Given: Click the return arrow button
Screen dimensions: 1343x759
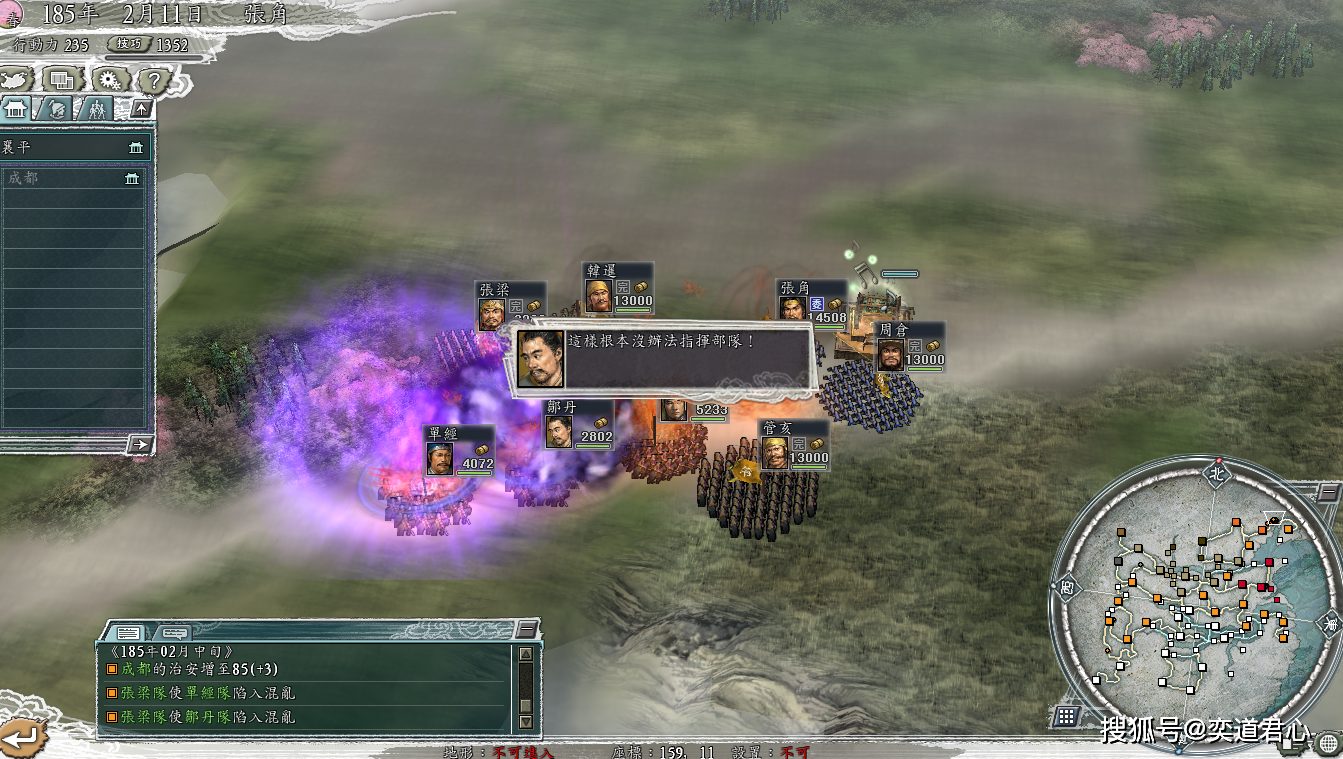Looking at the screenshot, I should (22, 738).
